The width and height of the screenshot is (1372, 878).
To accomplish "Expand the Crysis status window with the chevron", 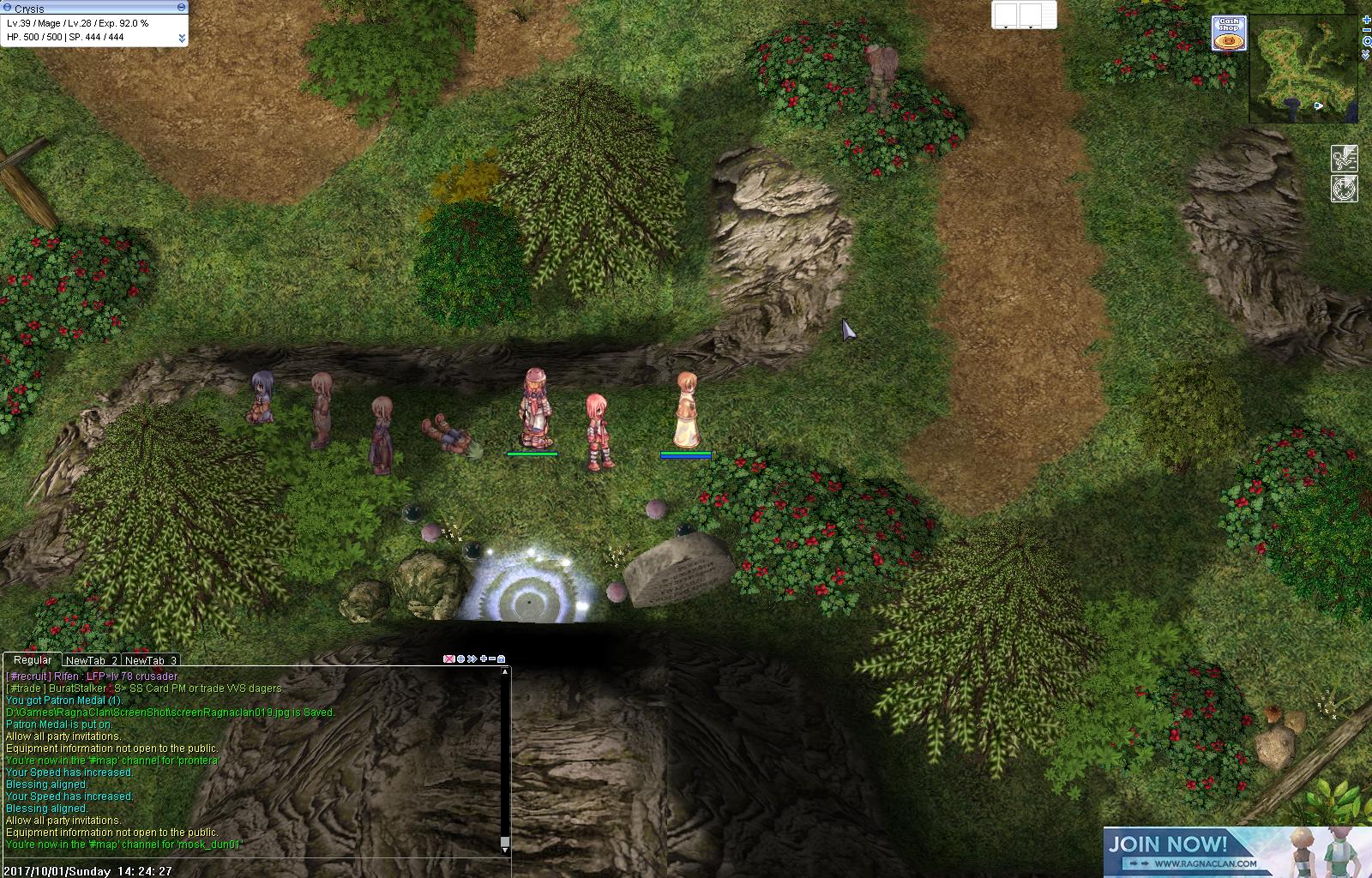I will click(x=182, y=38).
